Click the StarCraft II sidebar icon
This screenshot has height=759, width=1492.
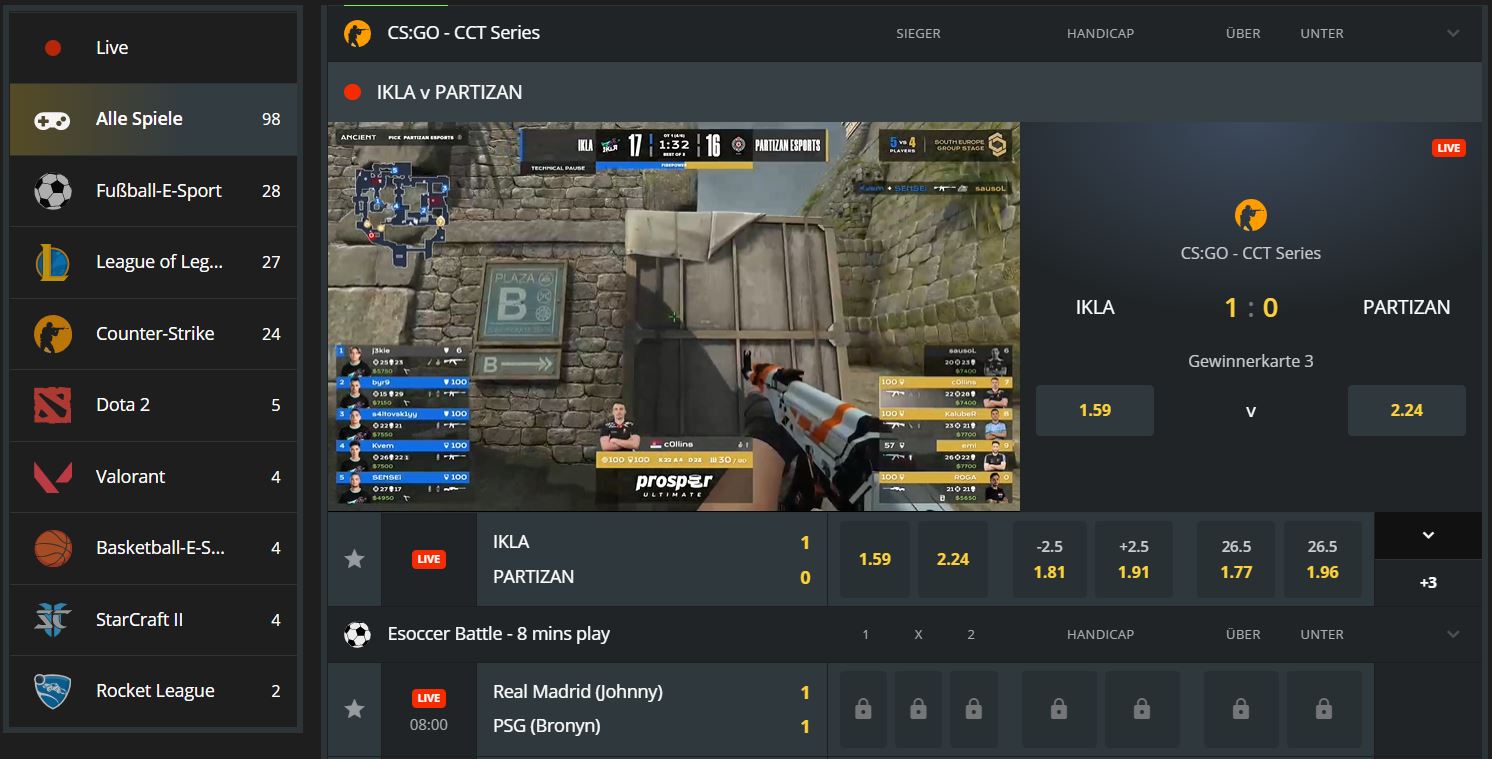point(55,618)
